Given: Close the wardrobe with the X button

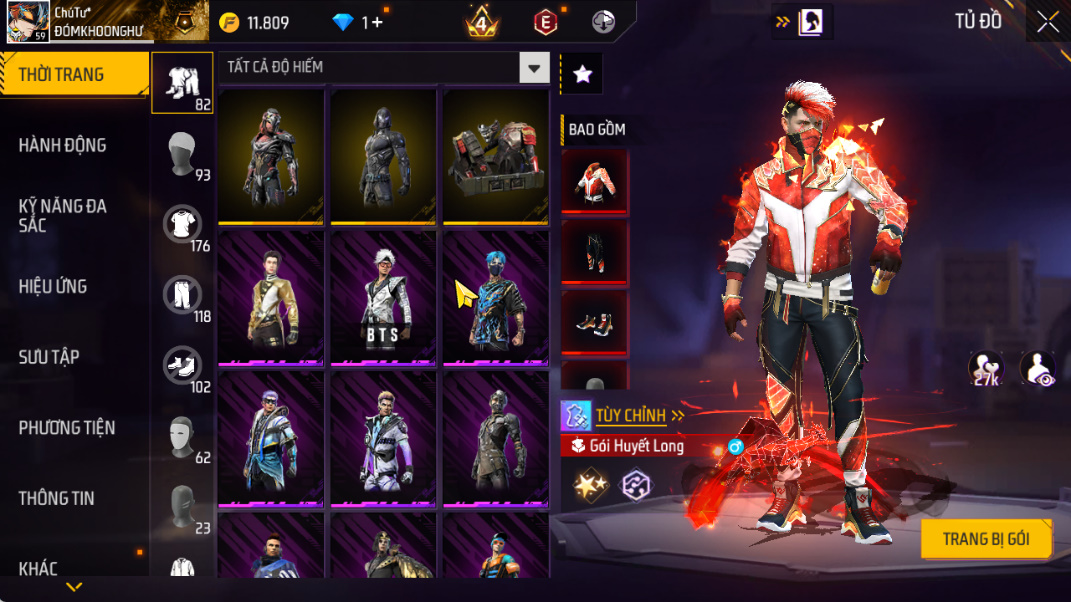Looking at the screenshot, I should 1047,22.
